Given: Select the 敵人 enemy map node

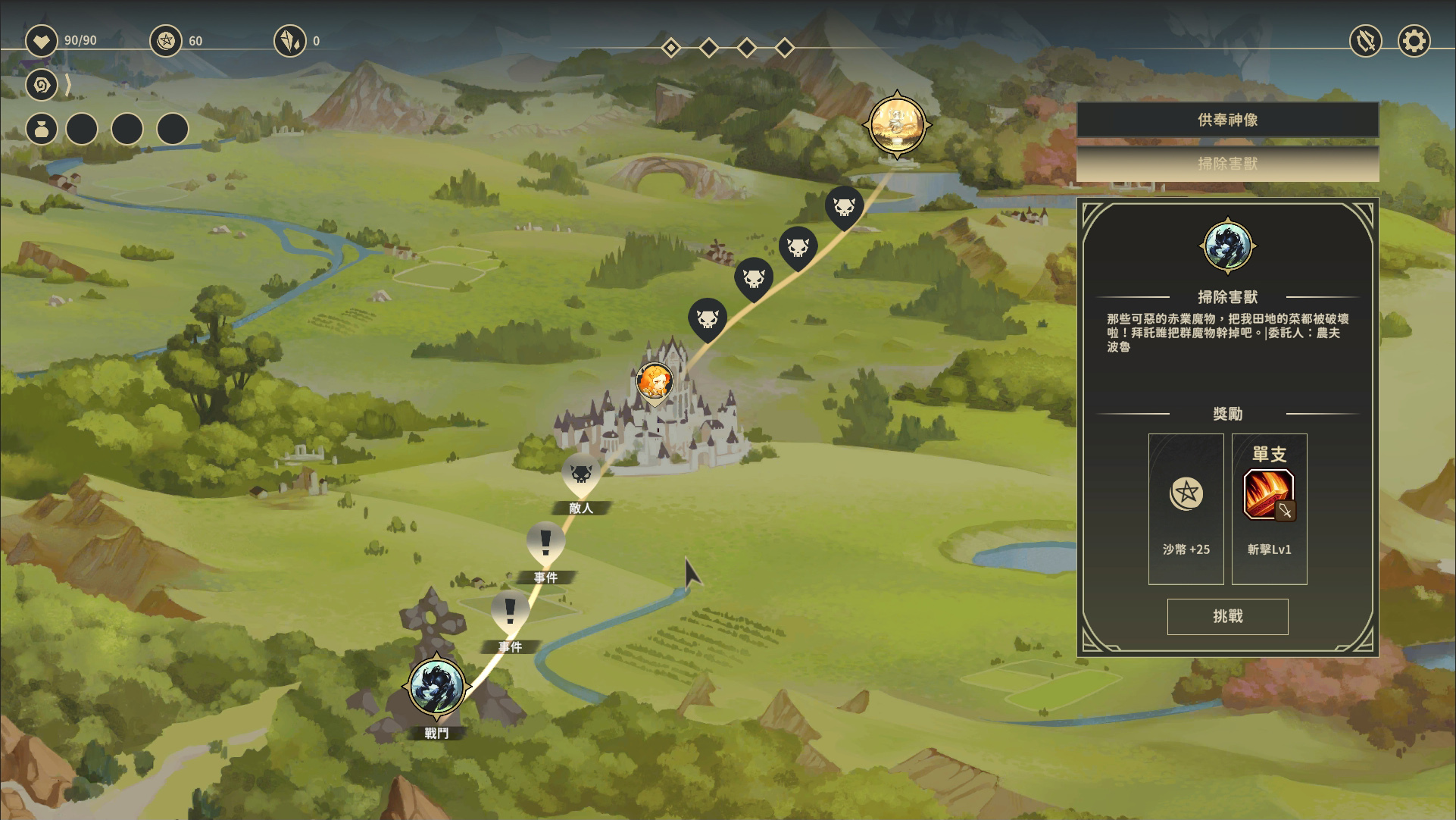Looking at the screenshot, I should tap(581, 474).
